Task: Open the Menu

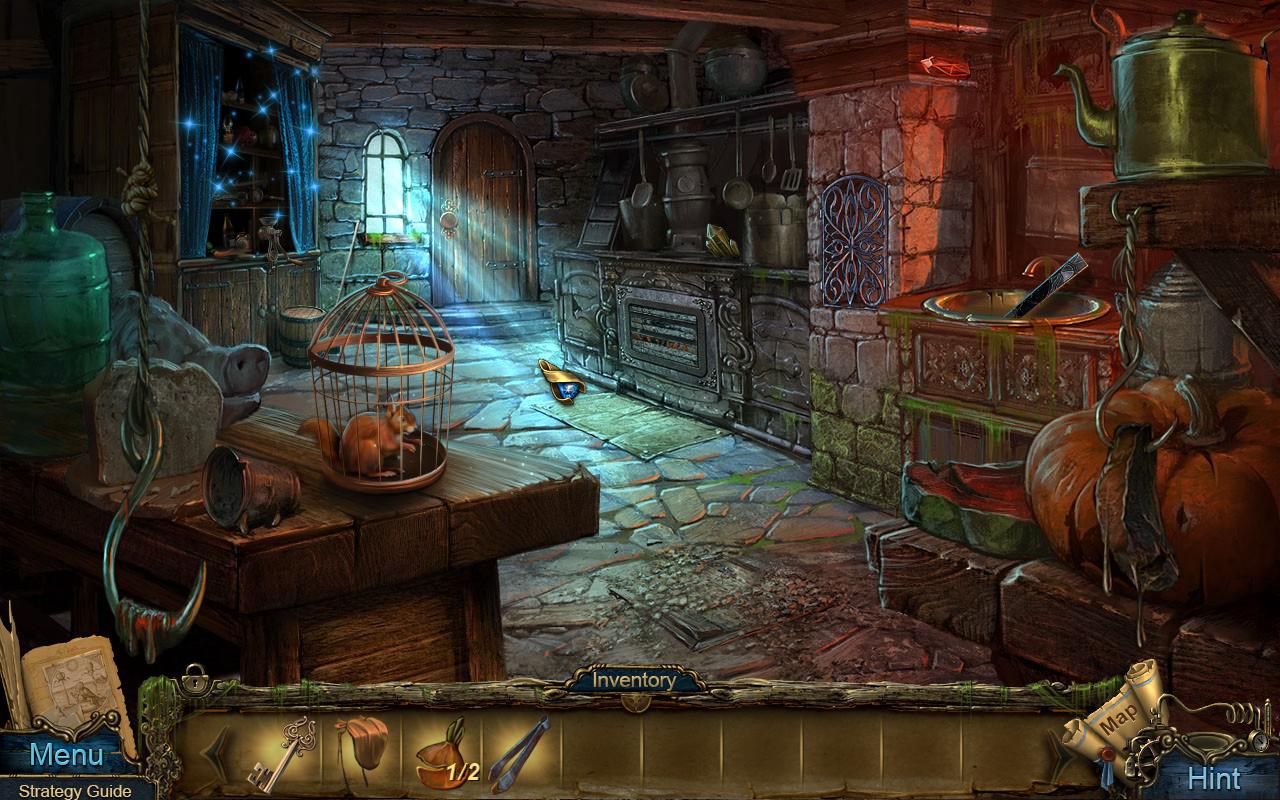Action: (66, 755)
